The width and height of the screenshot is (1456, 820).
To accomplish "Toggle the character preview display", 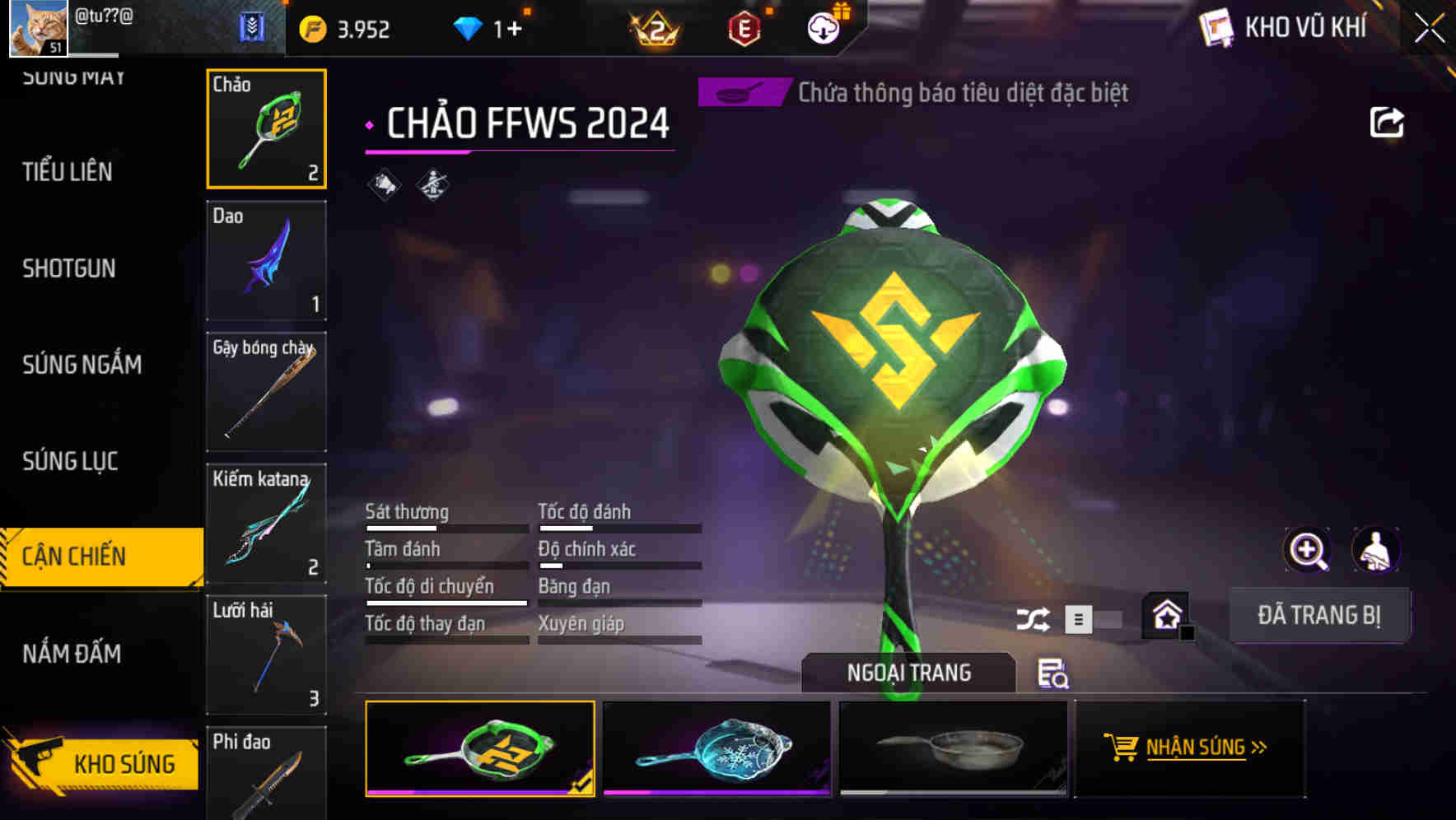I will [1375, 549].
